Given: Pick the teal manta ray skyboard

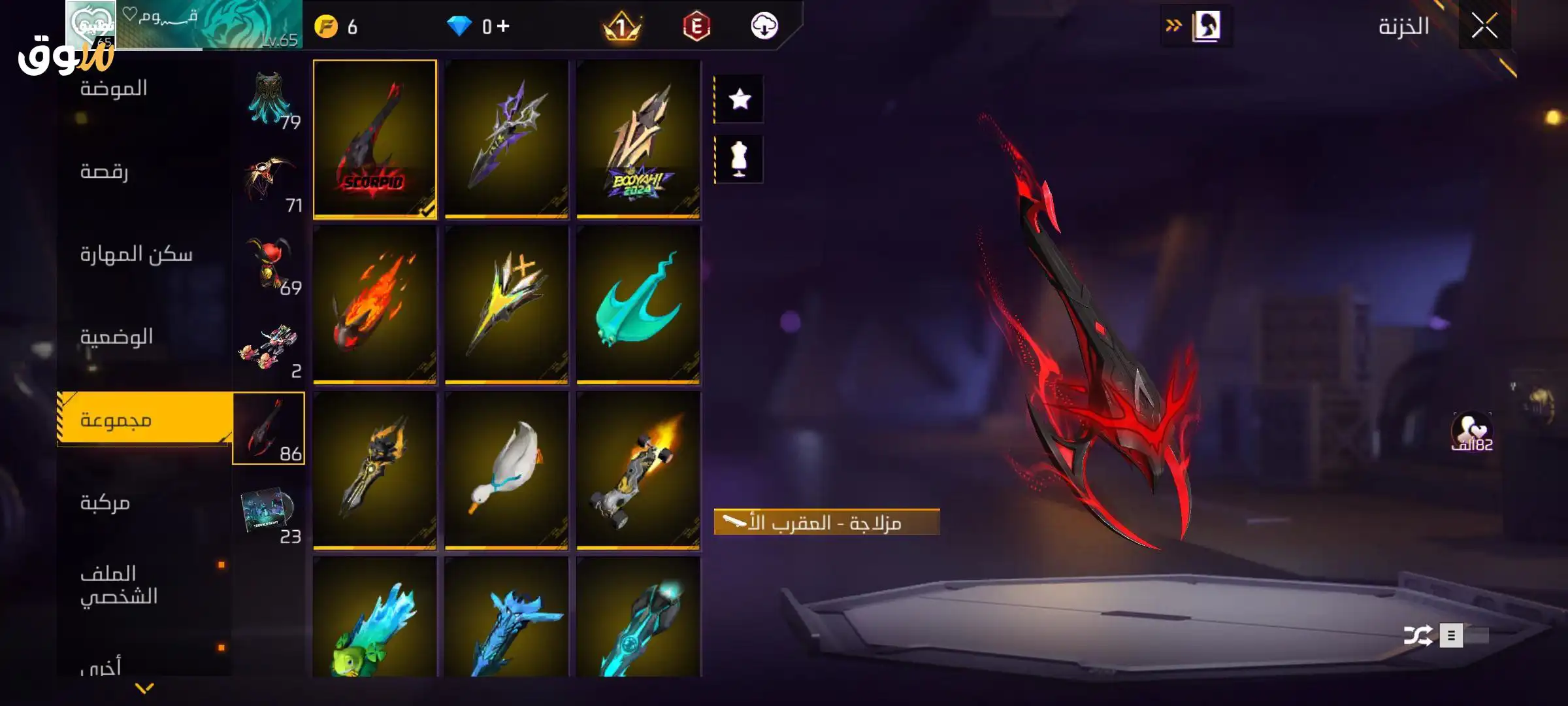Looking at the screenshot, I should tap(638, 304).
